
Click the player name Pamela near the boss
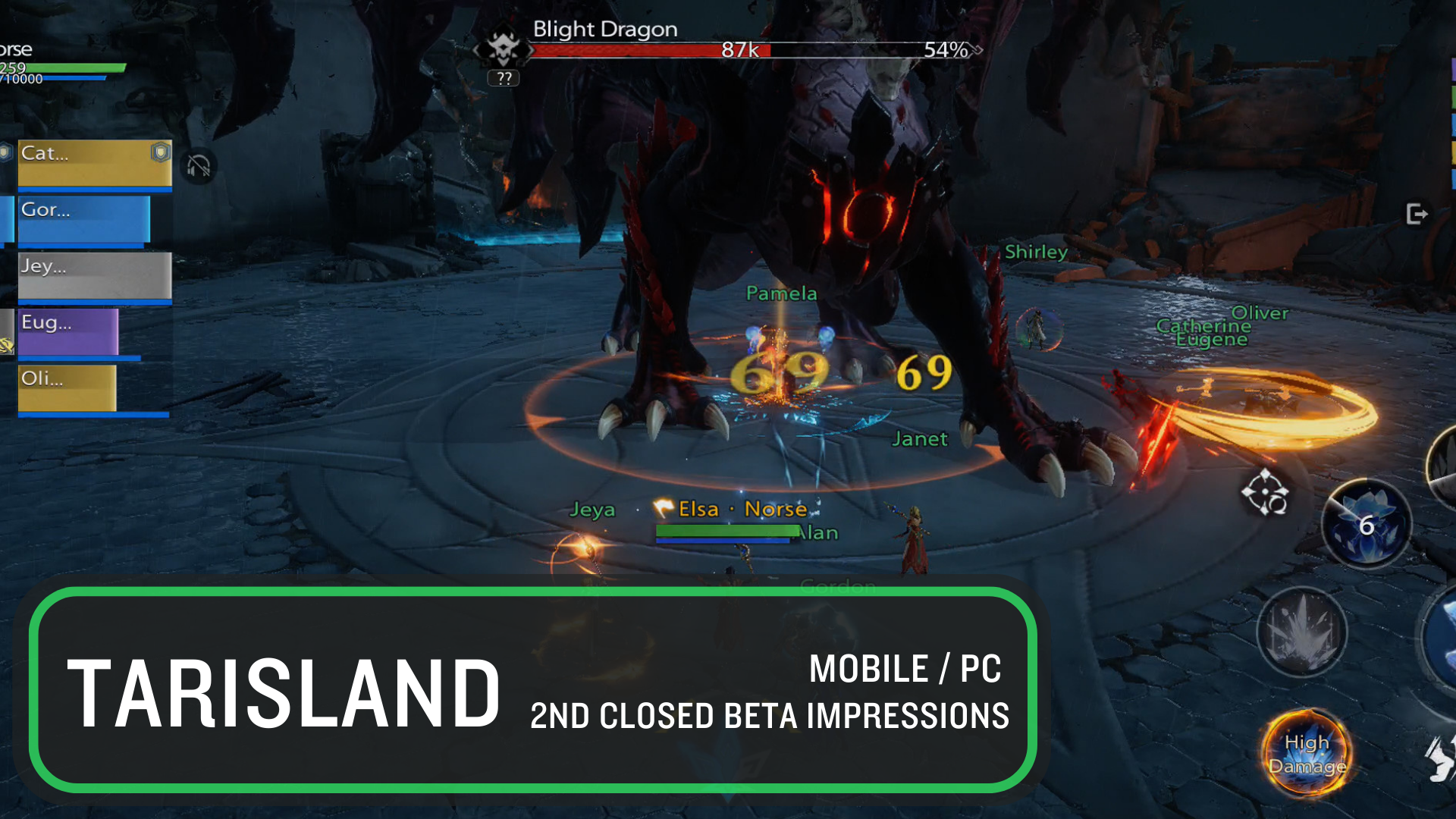pos(780,293)
